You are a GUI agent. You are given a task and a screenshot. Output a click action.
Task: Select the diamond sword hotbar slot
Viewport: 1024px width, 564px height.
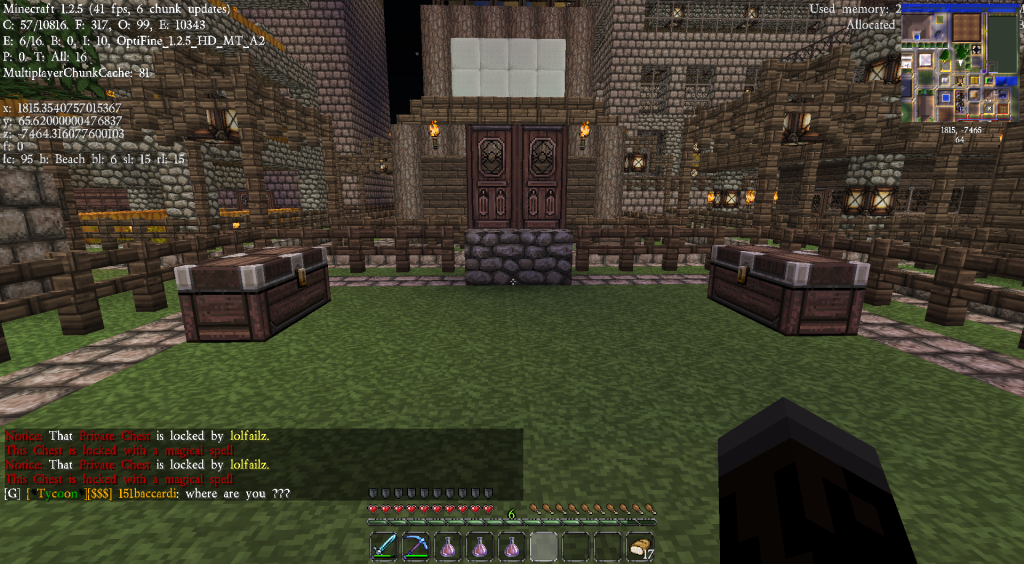coord(385,547)
